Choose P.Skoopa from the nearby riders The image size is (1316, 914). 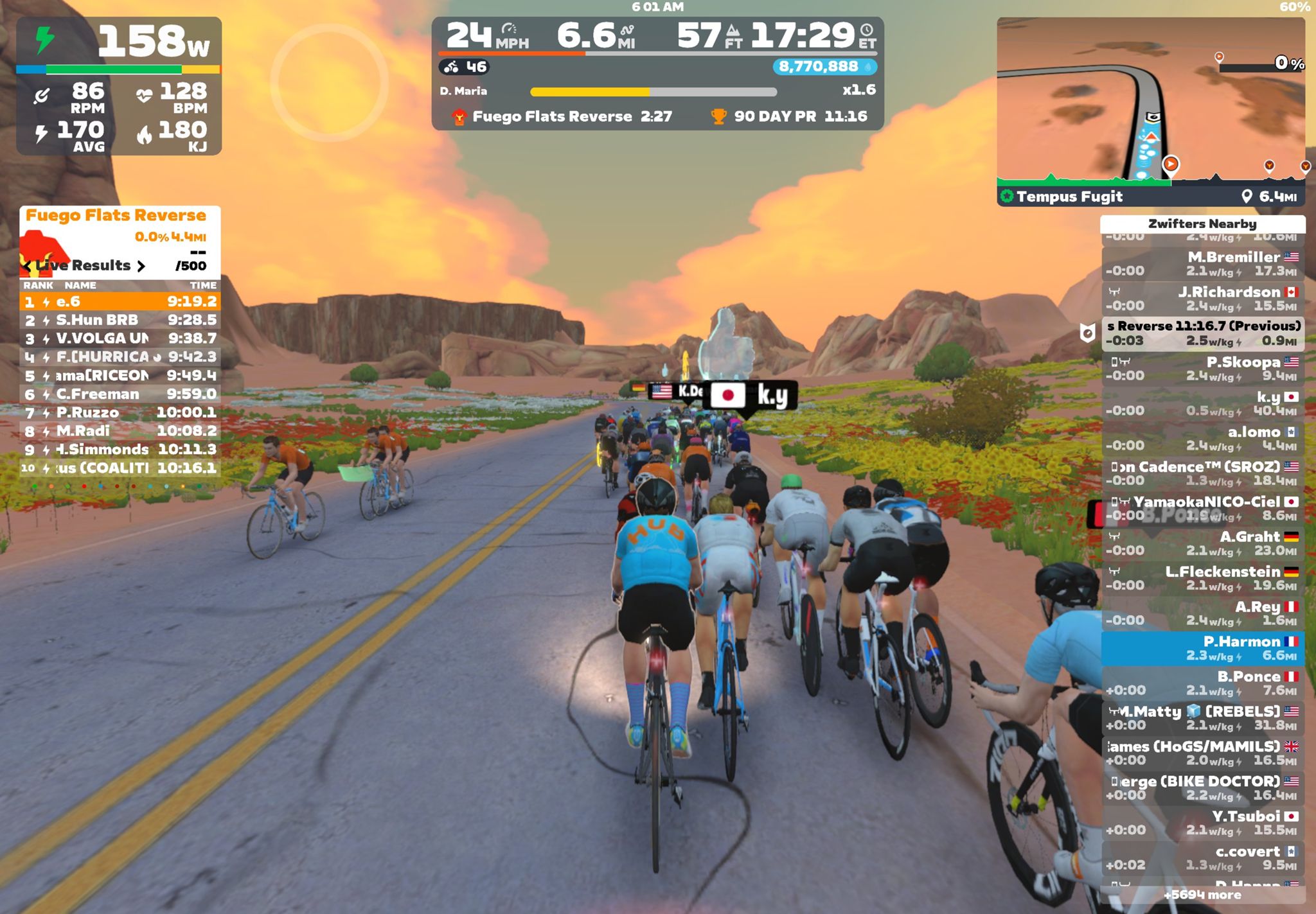point(1202,369)
